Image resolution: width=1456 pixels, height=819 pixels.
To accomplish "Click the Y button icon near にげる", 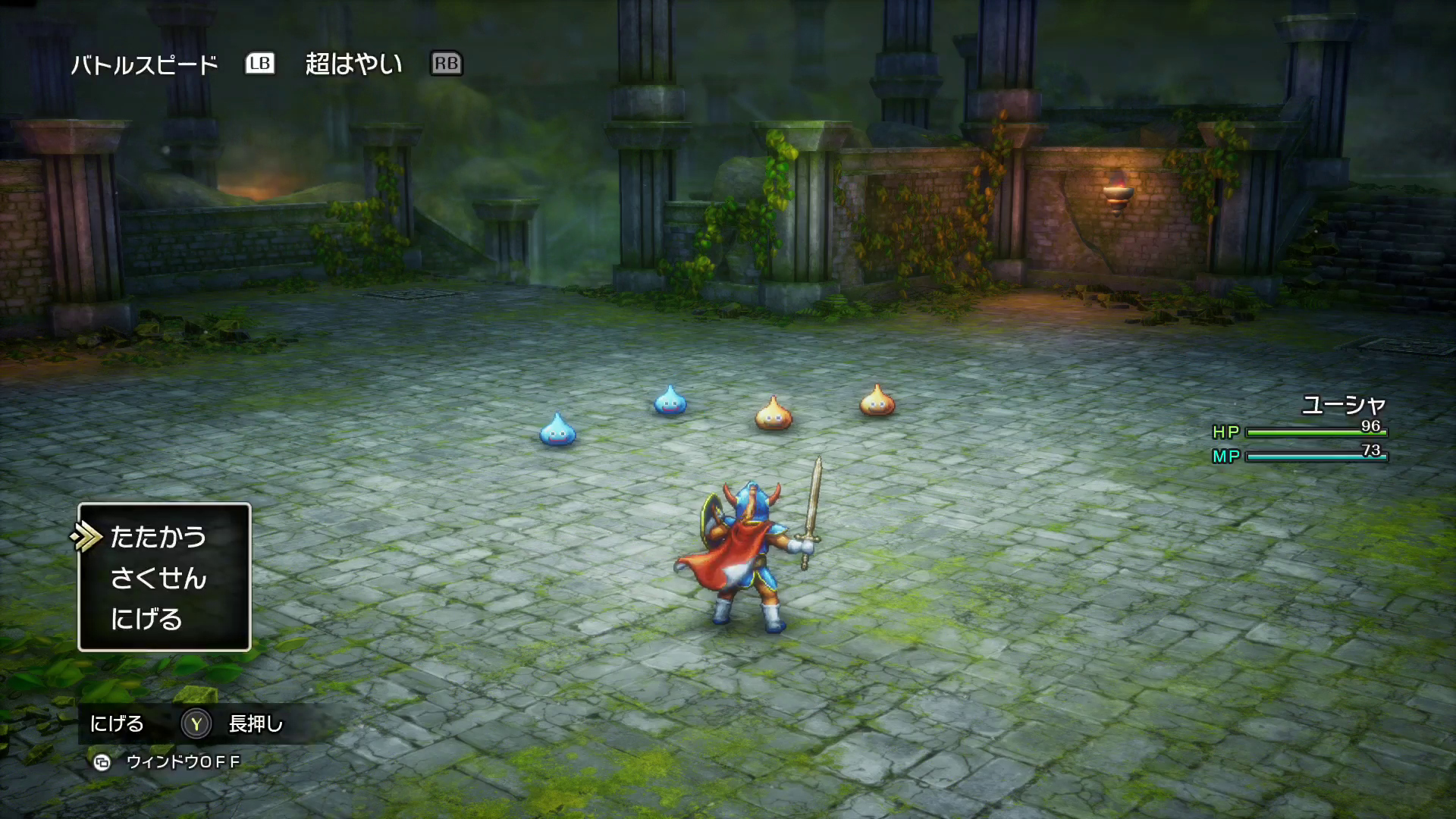I will (196, 724).
